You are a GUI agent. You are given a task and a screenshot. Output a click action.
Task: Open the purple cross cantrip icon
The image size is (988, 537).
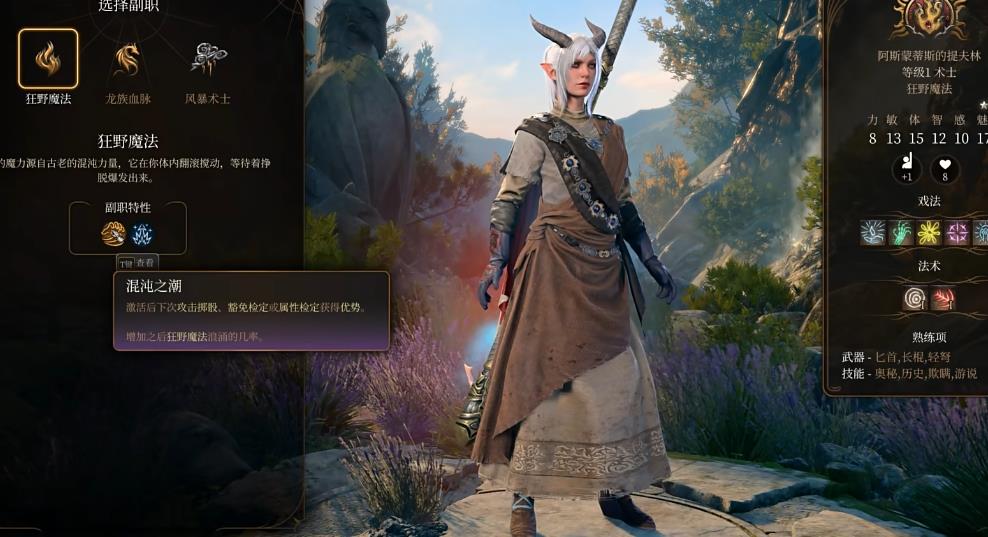(x=958, y=233)
